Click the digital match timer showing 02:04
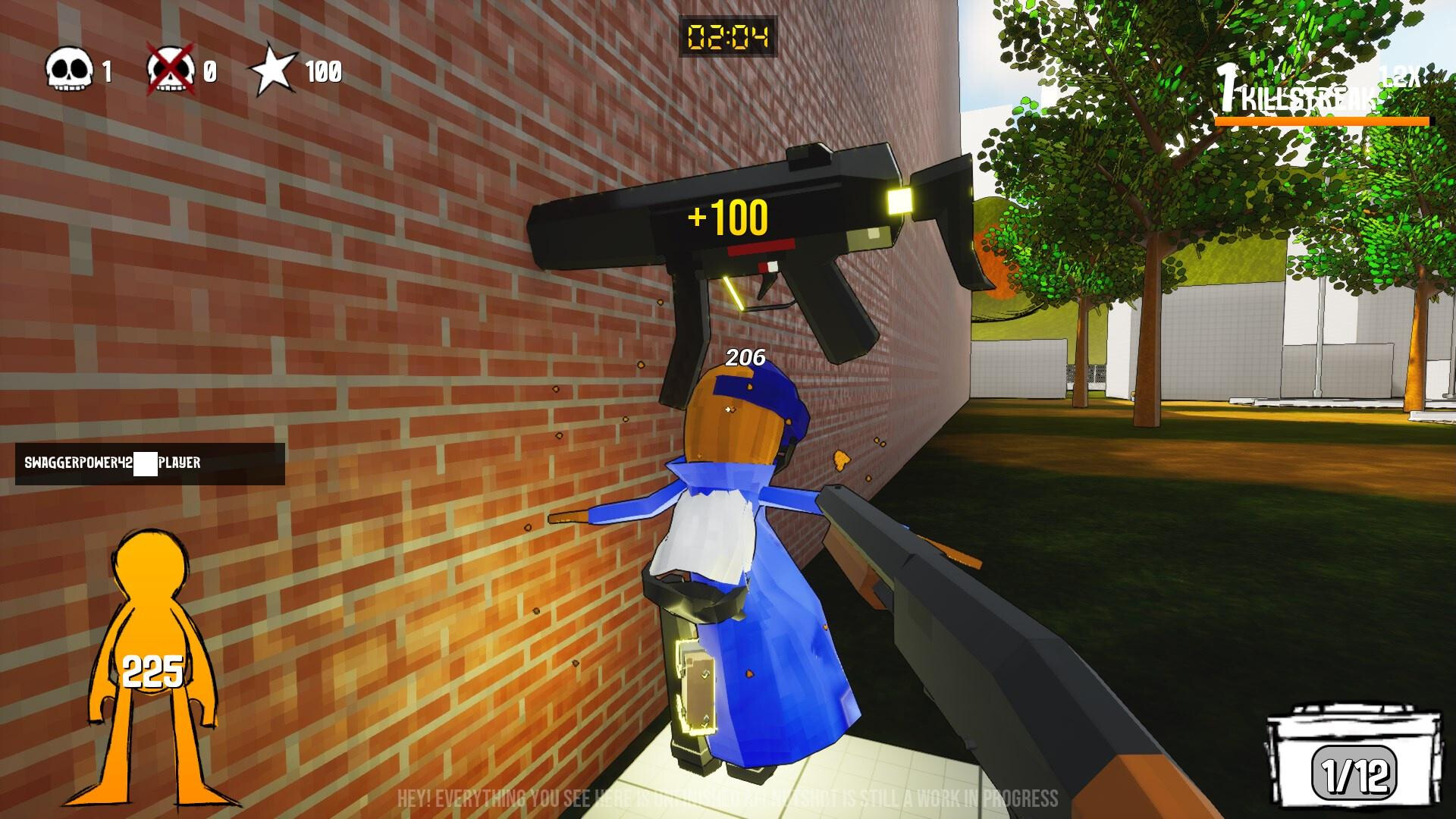Viewport: 1456px width, 819px height. pos(728,34)
